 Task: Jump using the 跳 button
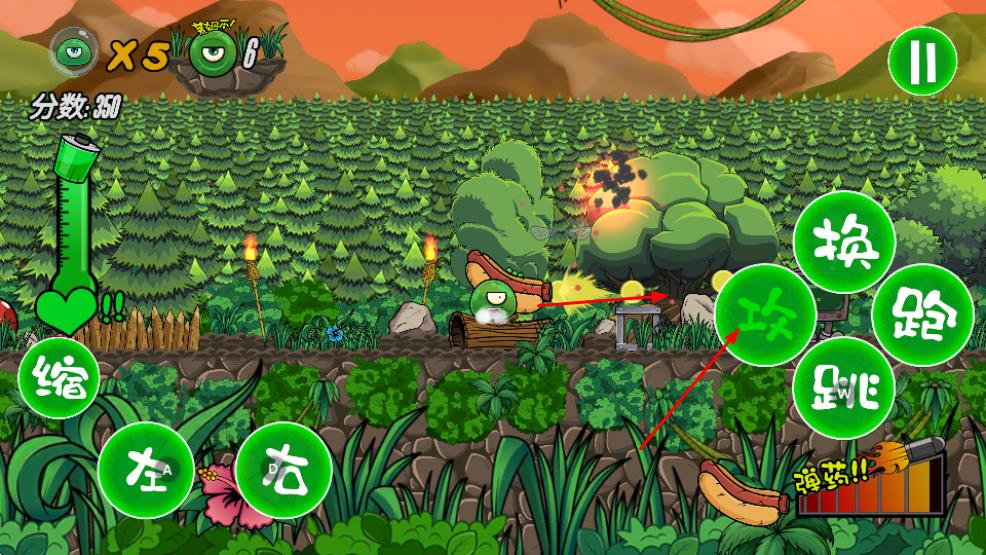[x=843, y=389]
